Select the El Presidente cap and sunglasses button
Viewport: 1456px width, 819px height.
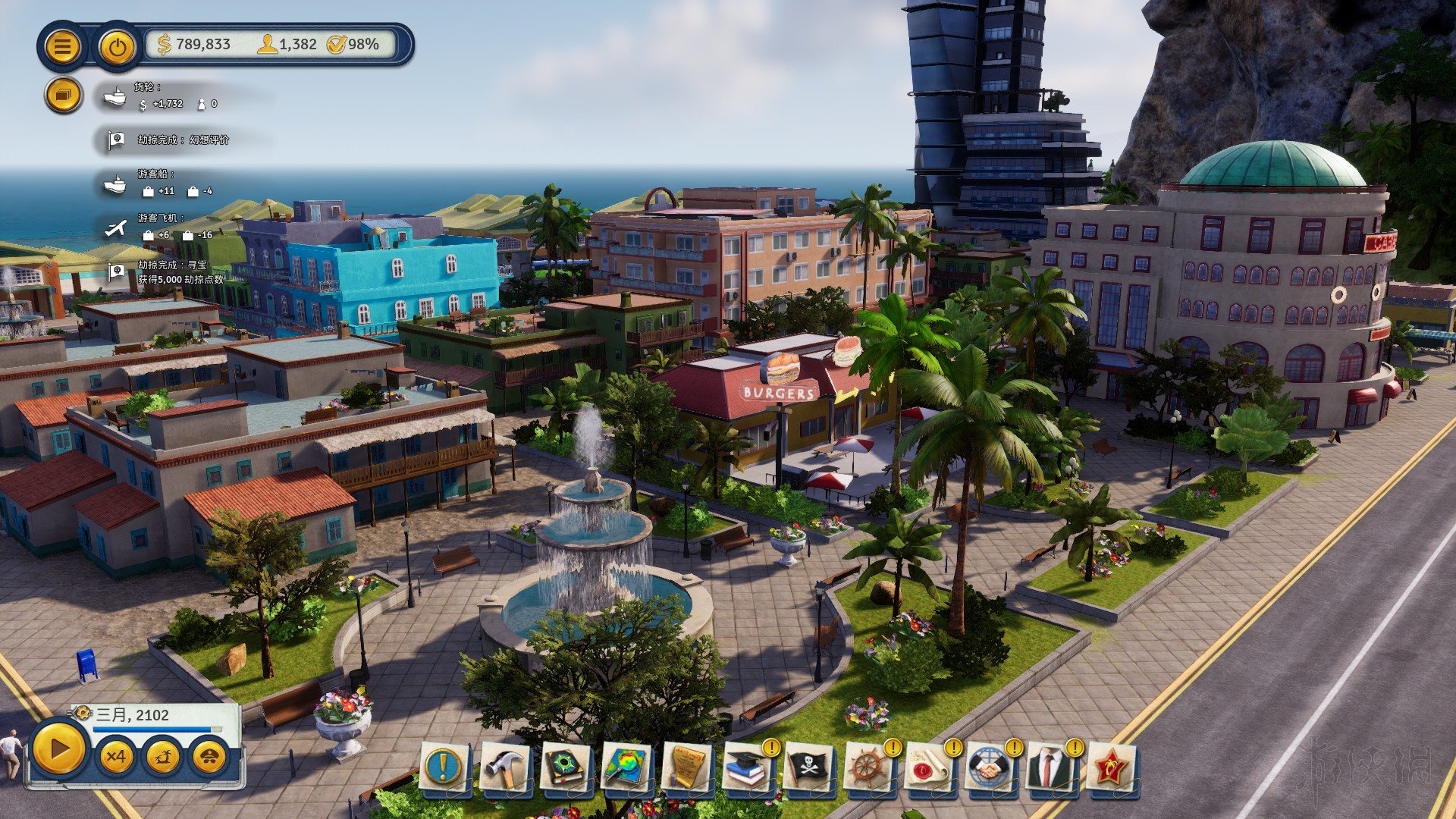[x=210, y=756]
